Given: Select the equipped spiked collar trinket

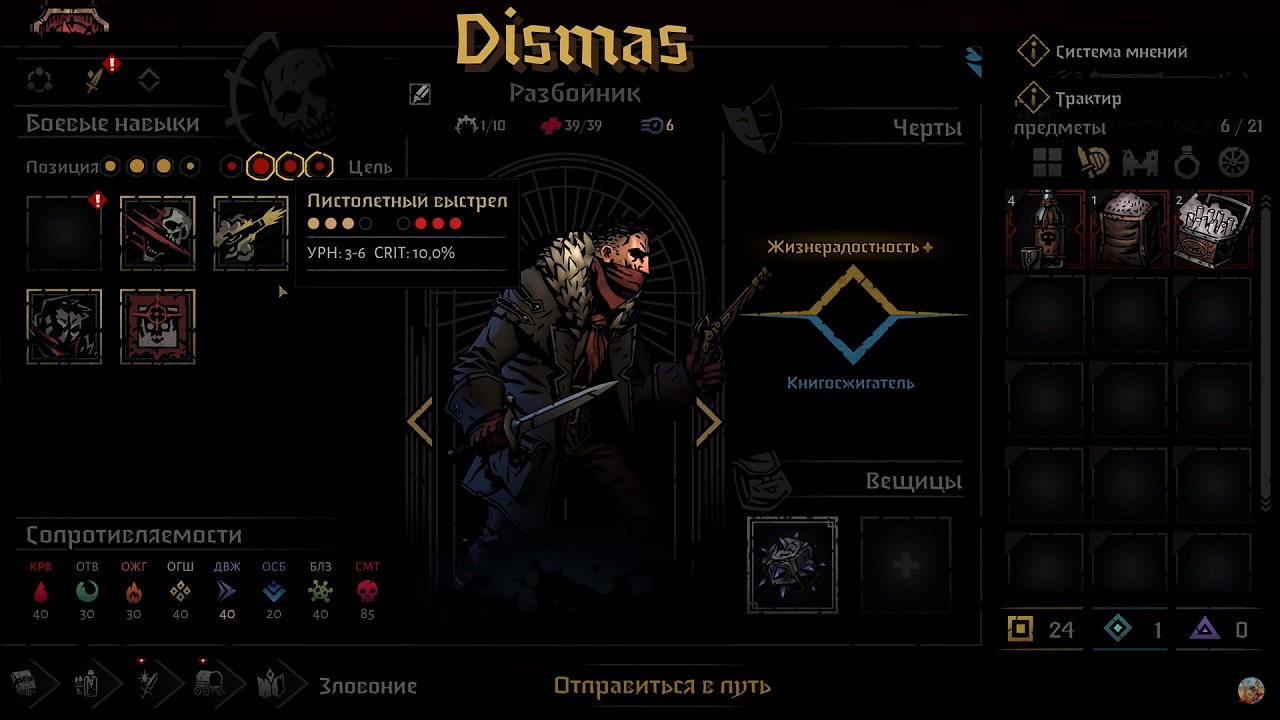Looking at the screenshot, I should 792,563.
